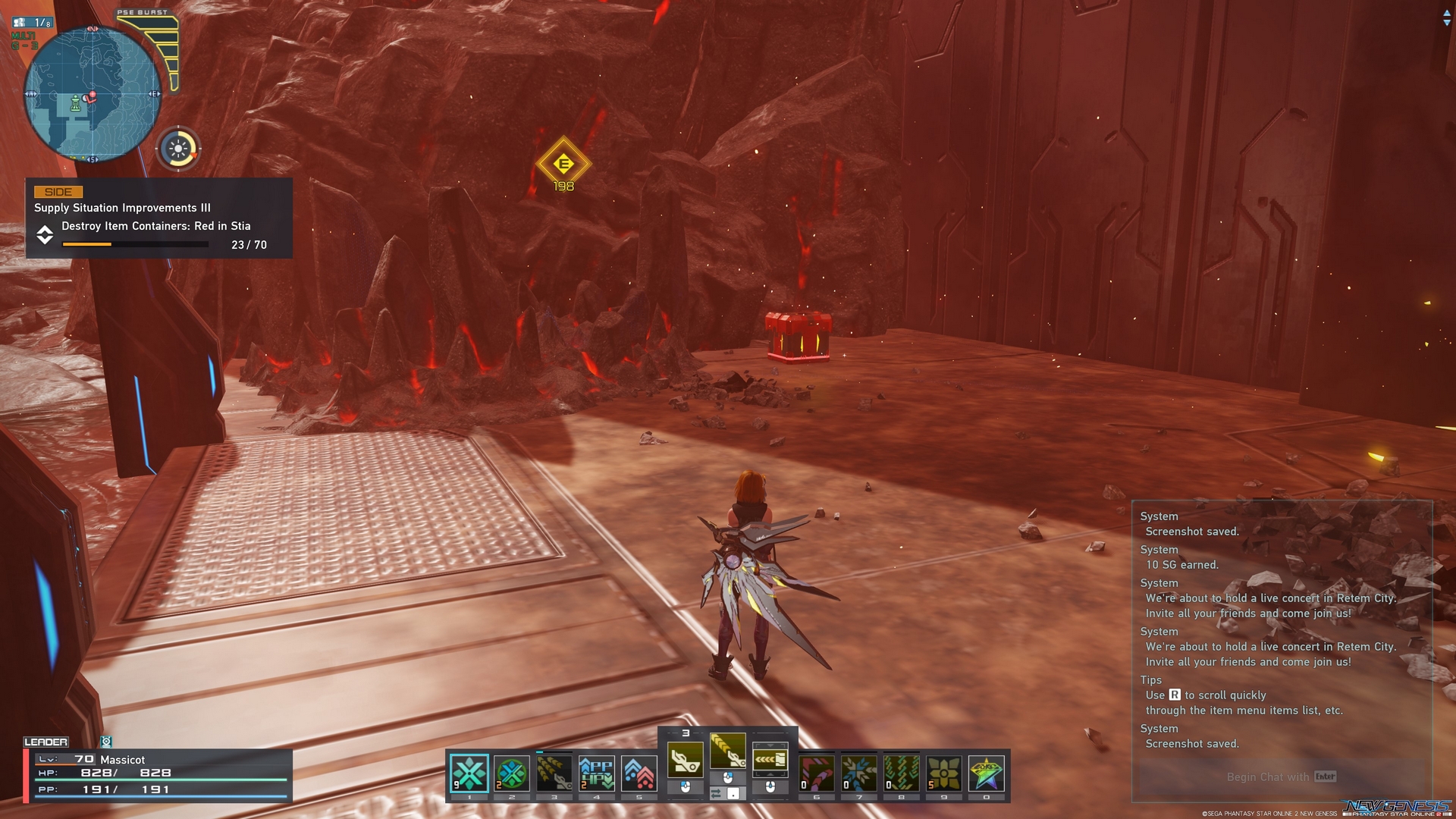The height and width of the screenshot is (819, 1456).
Task: Select the yellow flower skill in slot 9
Action: click(943, 772)
